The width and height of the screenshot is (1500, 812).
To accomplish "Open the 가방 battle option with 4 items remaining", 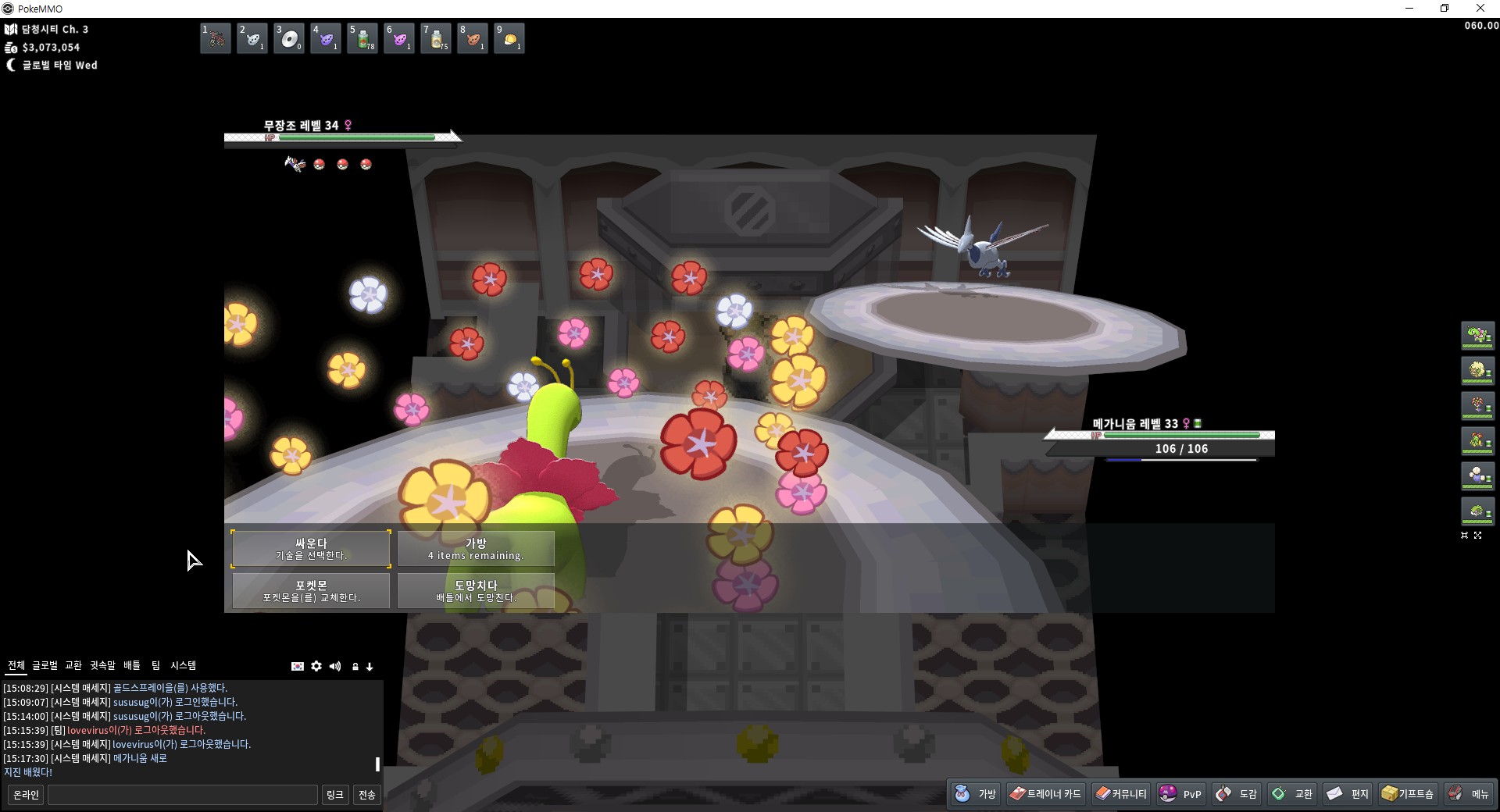I will [x=476, y=548].
